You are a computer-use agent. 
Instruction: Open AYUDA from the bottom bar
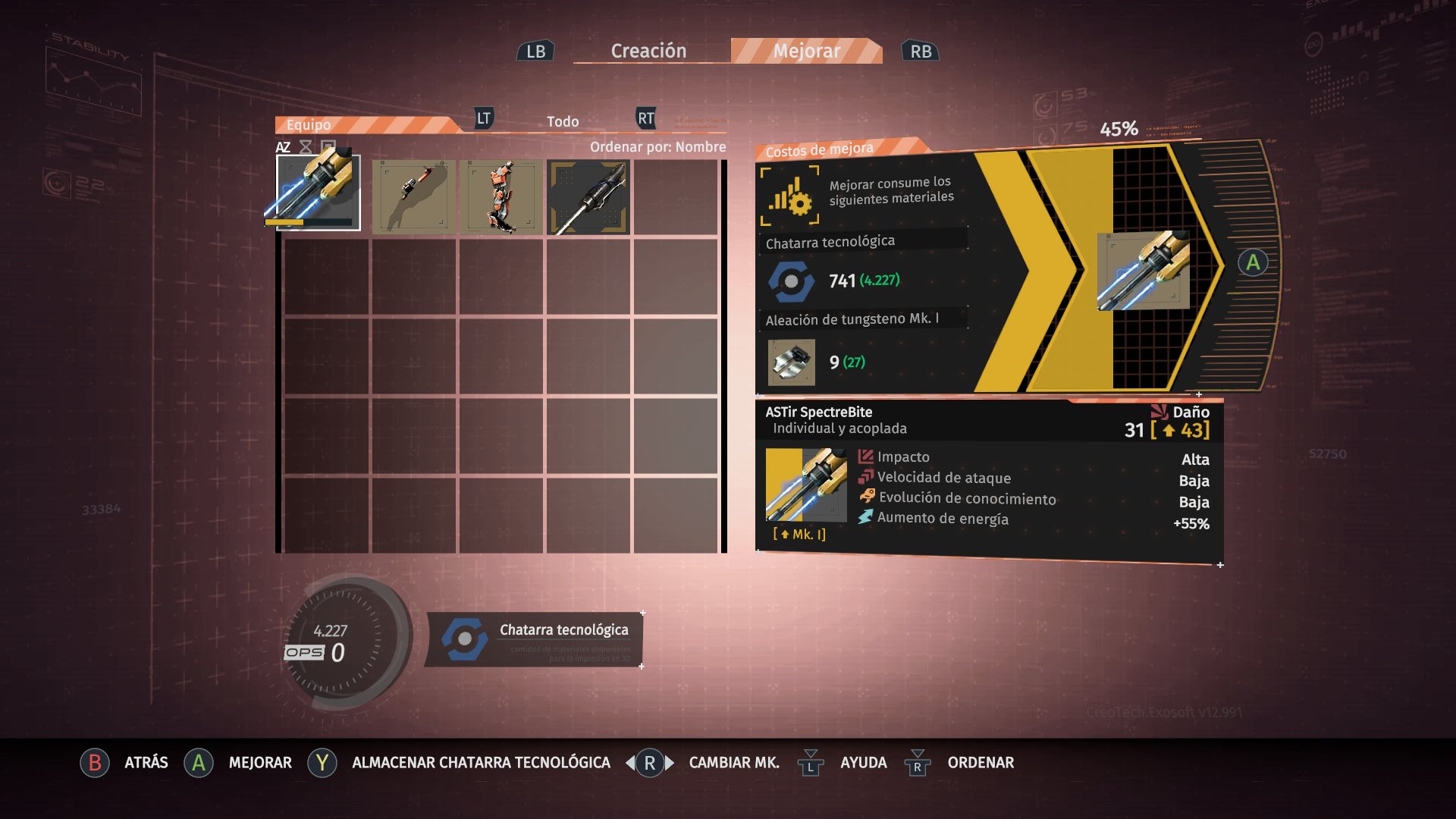coord(863,762)
